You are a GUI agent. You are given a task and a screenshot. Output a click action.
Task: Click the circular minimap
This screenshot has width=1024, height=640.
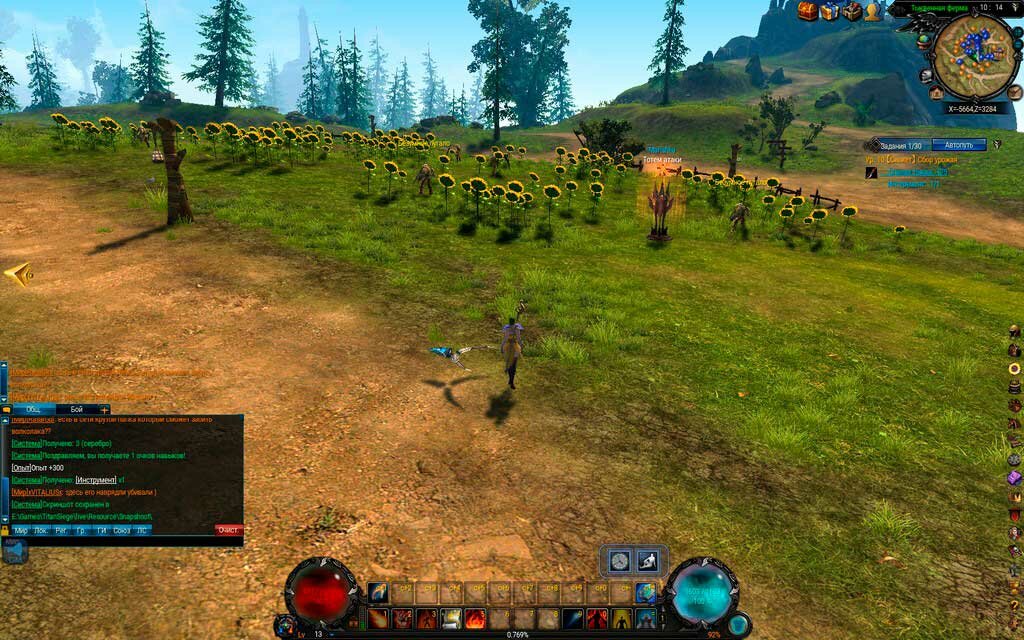[x=975, y=56]
